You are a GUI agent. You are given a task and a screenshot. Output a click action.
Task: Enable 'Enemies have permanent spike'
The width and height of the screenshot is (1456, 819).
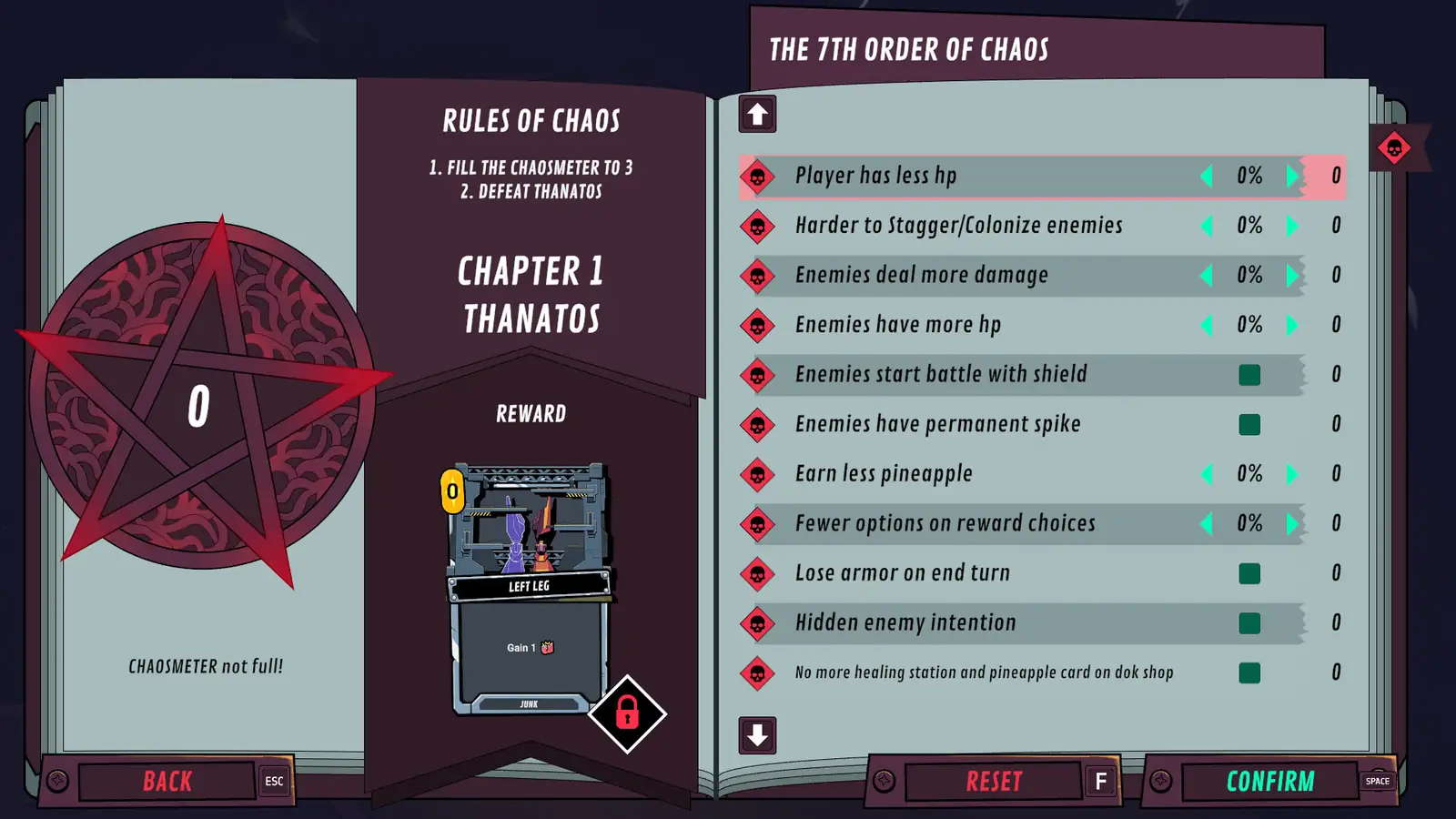1249,424
